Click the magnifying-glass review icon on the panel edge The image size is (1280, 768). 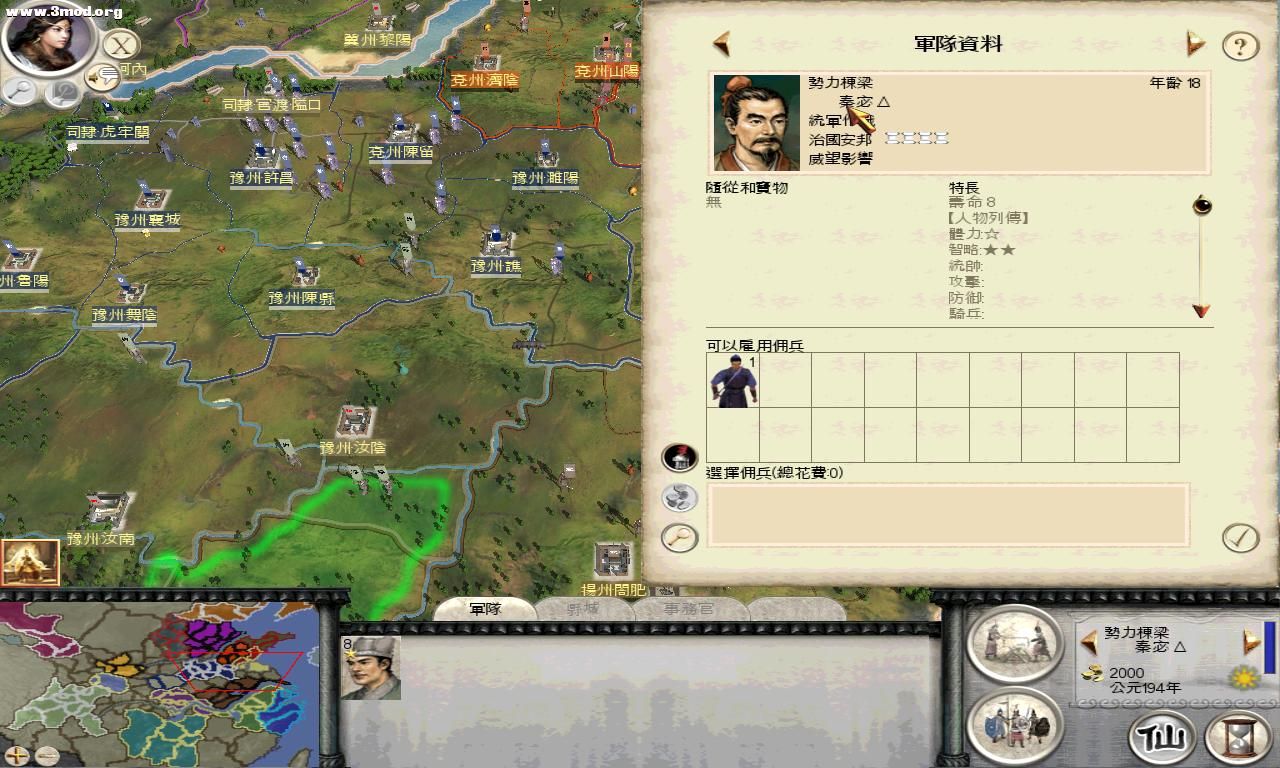pyautogui.click(x=680, y=538)
